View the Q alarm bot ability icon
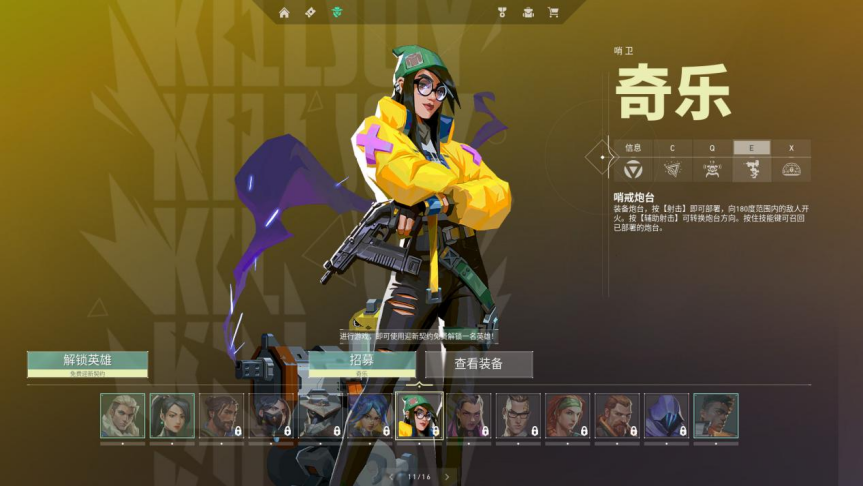The height and width of the screenshot is (486, 863). pyautogui.click(x=712, y=170)
